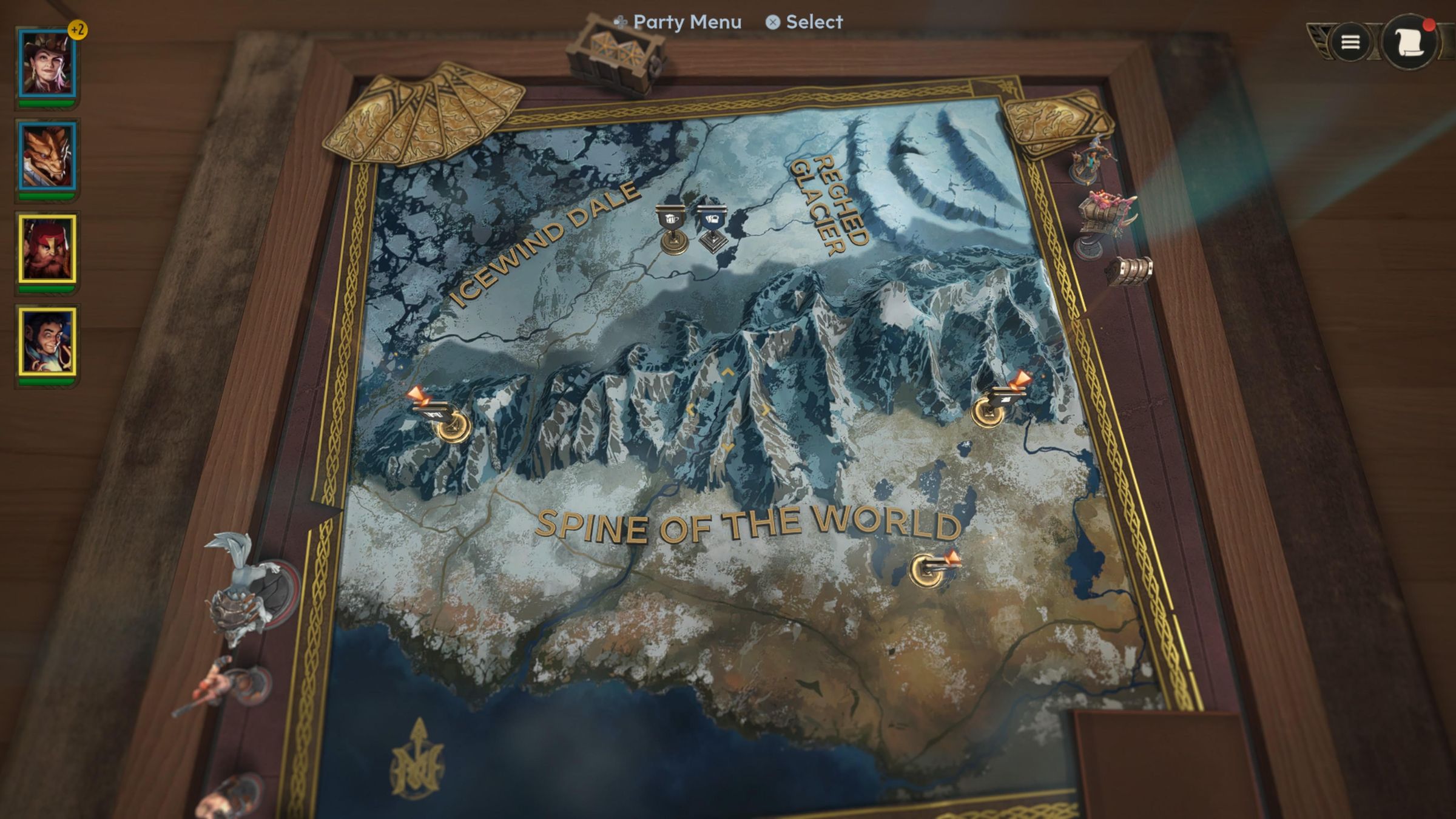Viewport: 1456px width, 819px height.
Task: Pick the dark-haired grinning hero portrait
Action: point(47,342)
